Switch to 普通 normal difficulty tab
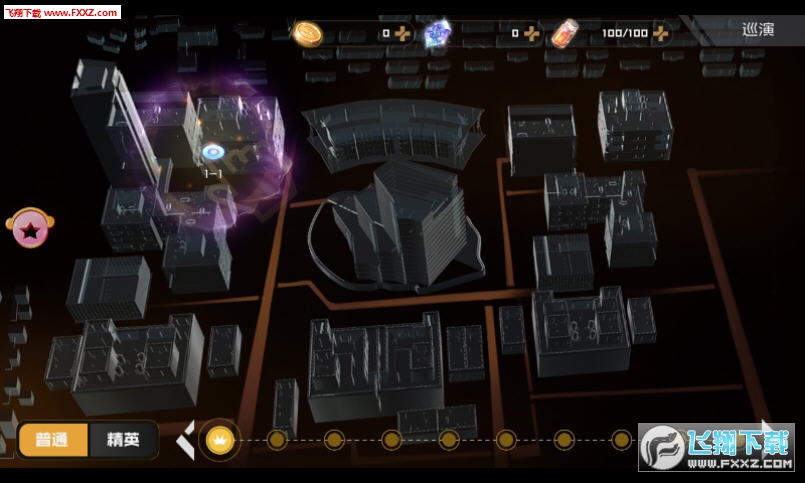Screen dimensions: 805x483 (x=52, y=439)
